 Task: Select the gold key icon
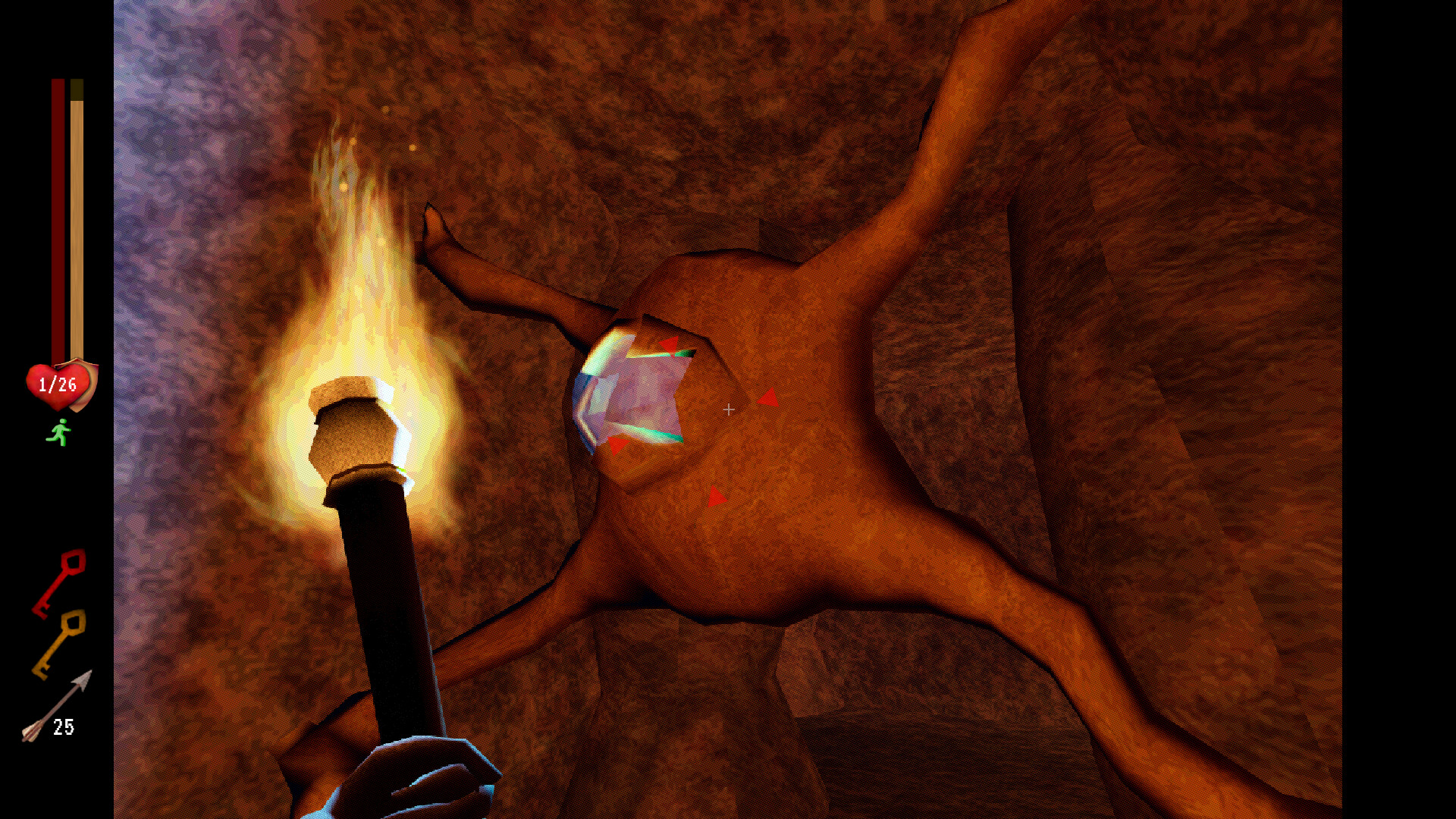pyautogui.click(x=58, y=643)
